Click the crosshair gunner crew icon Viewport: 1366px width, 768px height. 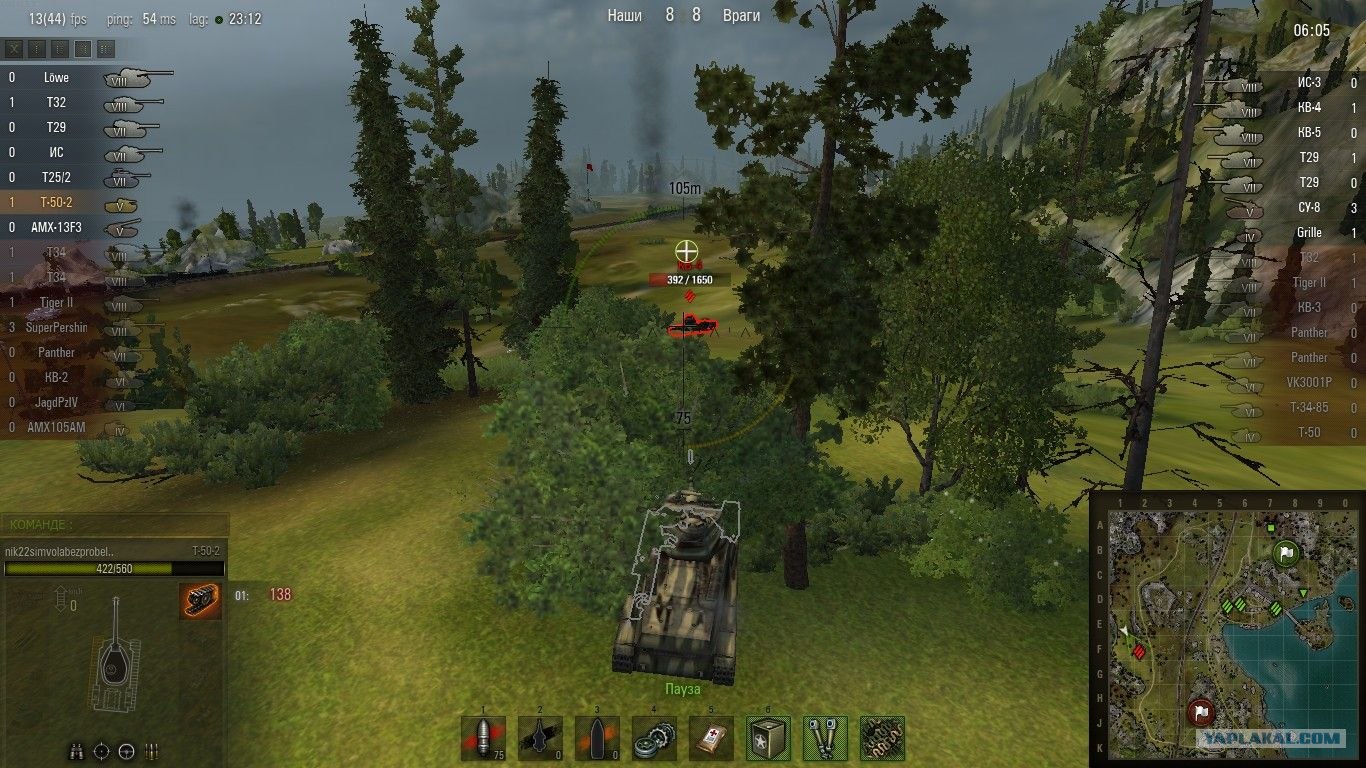click(x=102, y=750)
